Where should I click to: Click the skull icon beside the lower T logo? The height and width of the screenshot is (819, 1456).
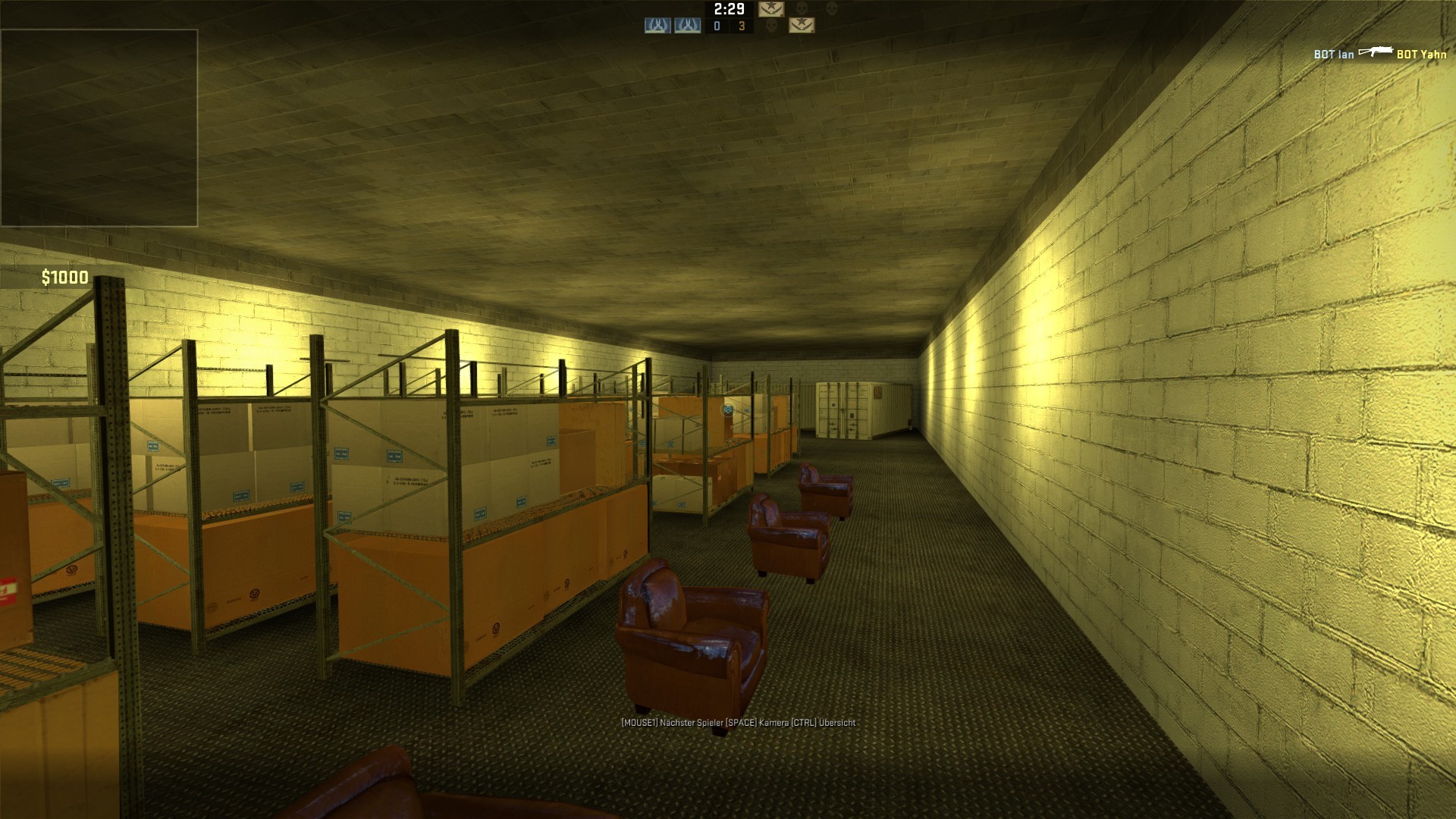[x=772, y=26]
